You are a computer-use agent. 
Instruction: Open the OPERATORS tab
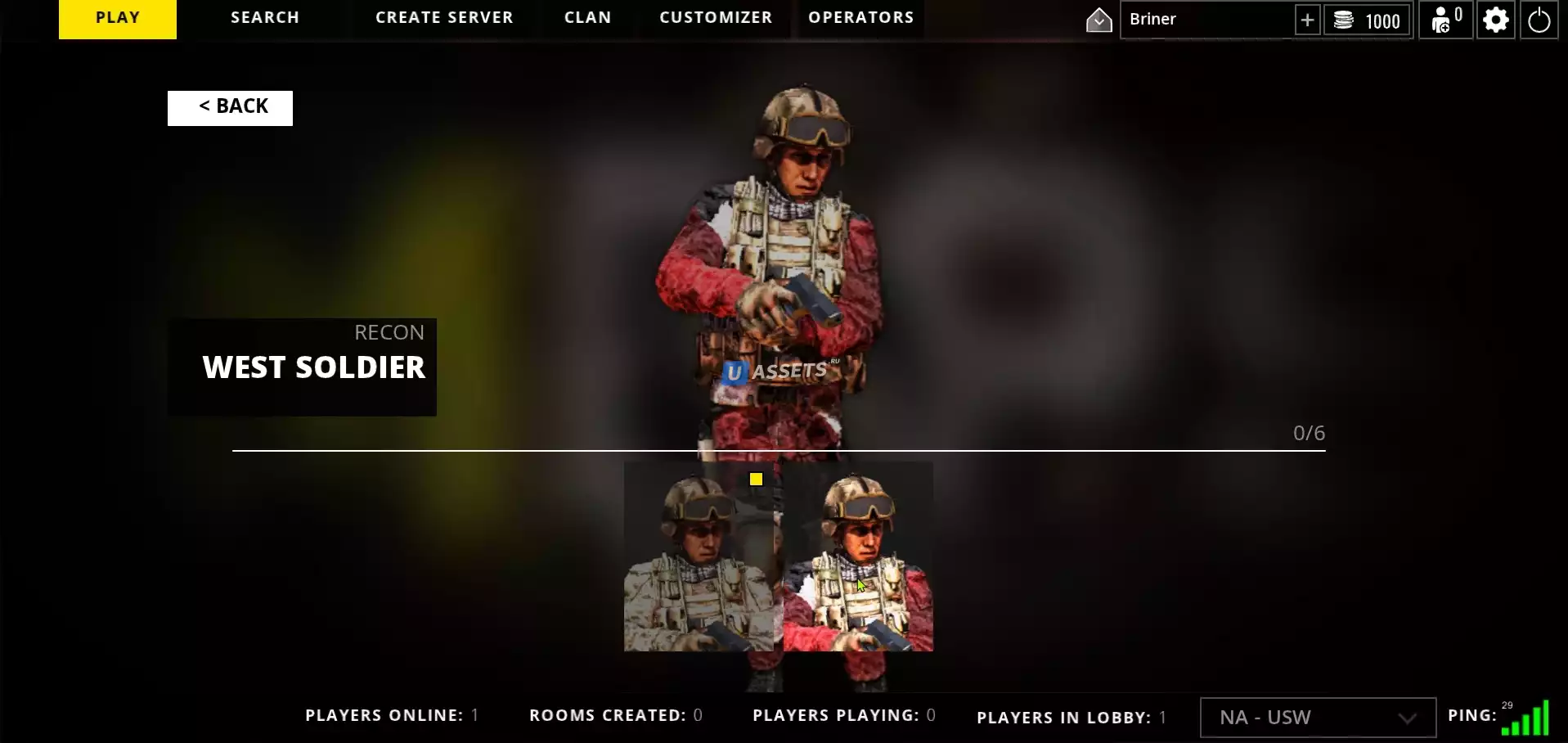(860, 18)
